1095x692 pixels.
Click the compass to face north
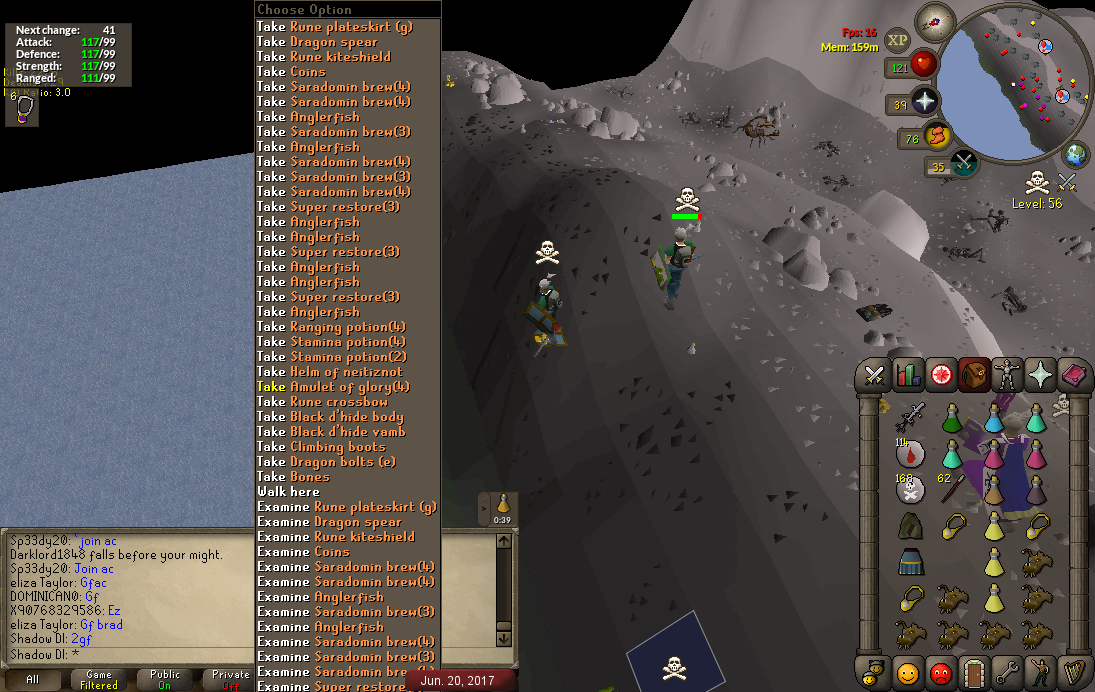[936, 18]
